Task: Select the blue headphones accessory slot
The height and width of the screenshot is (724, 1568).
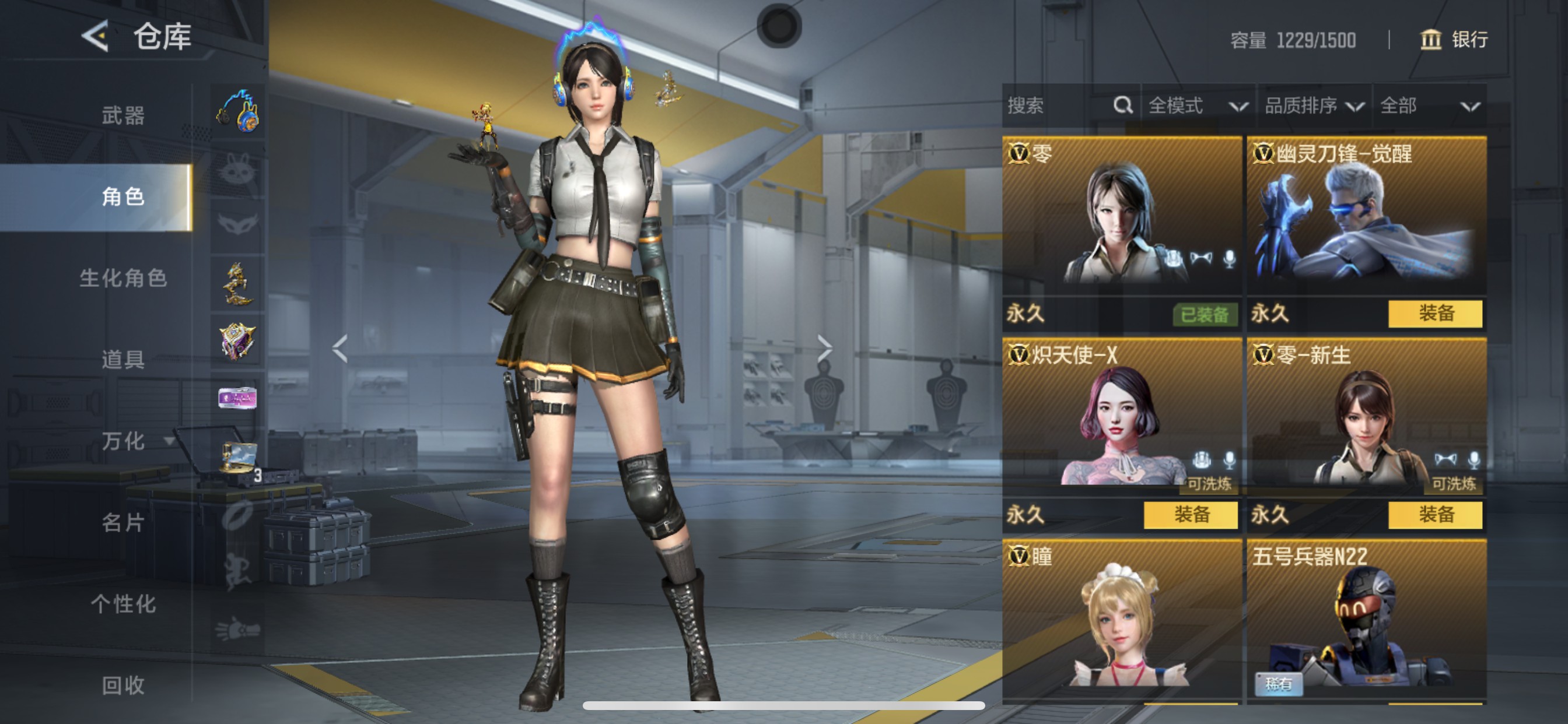Action: [238, 112]
